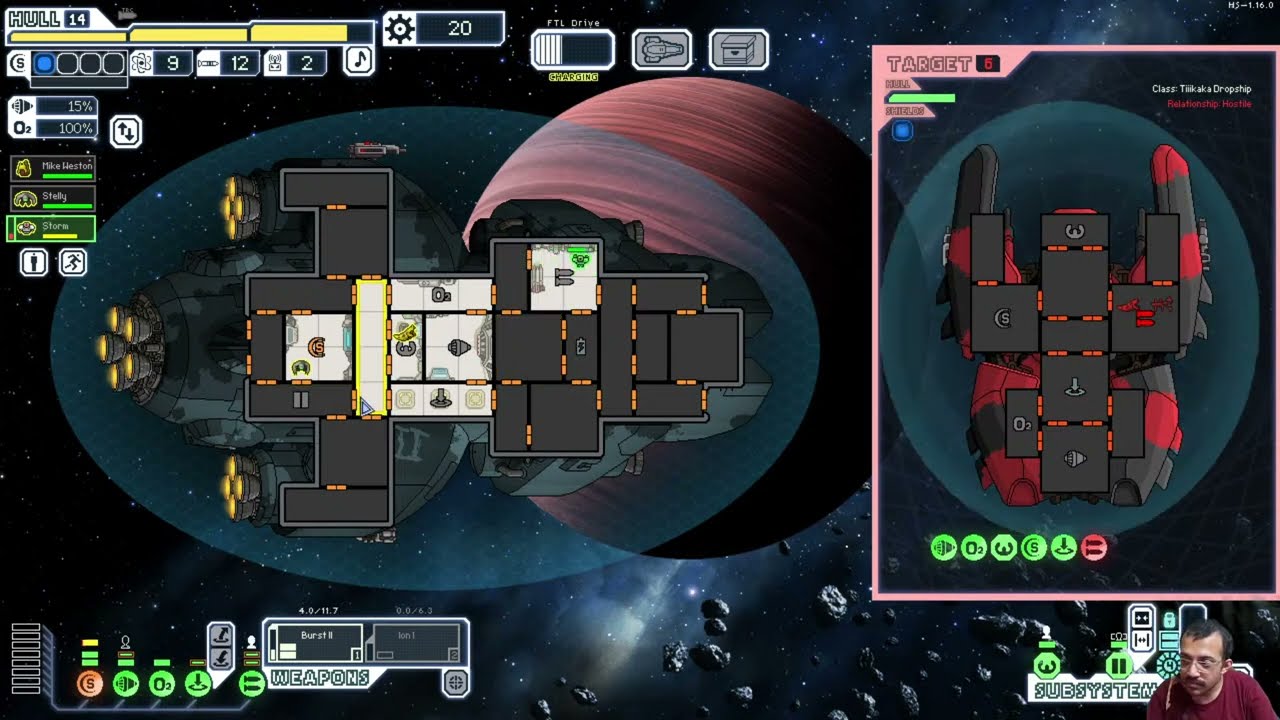
Task: Select crew member Mike Weston
Action: [x=53, y=167]
